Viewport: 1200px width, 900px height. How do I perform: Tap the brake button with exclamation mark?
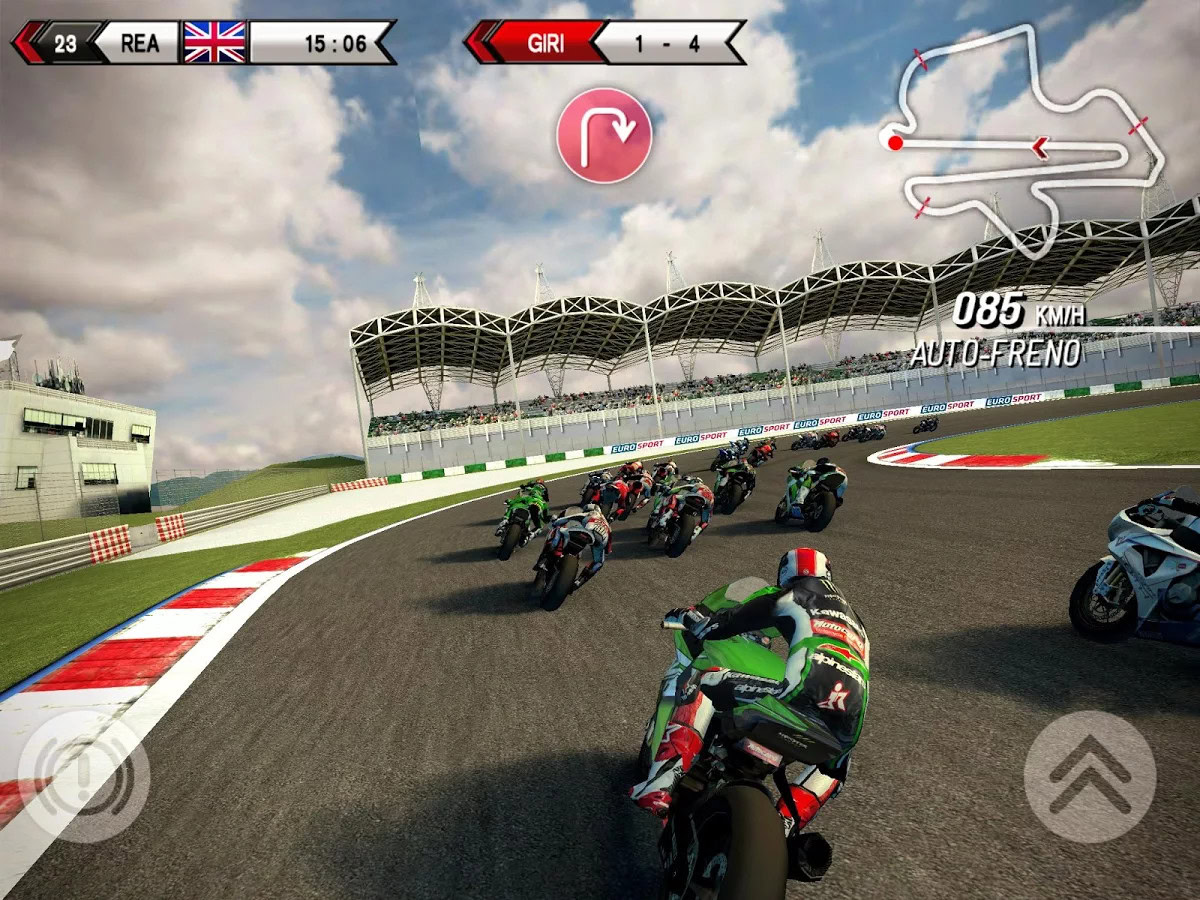(x=84, y=776)
